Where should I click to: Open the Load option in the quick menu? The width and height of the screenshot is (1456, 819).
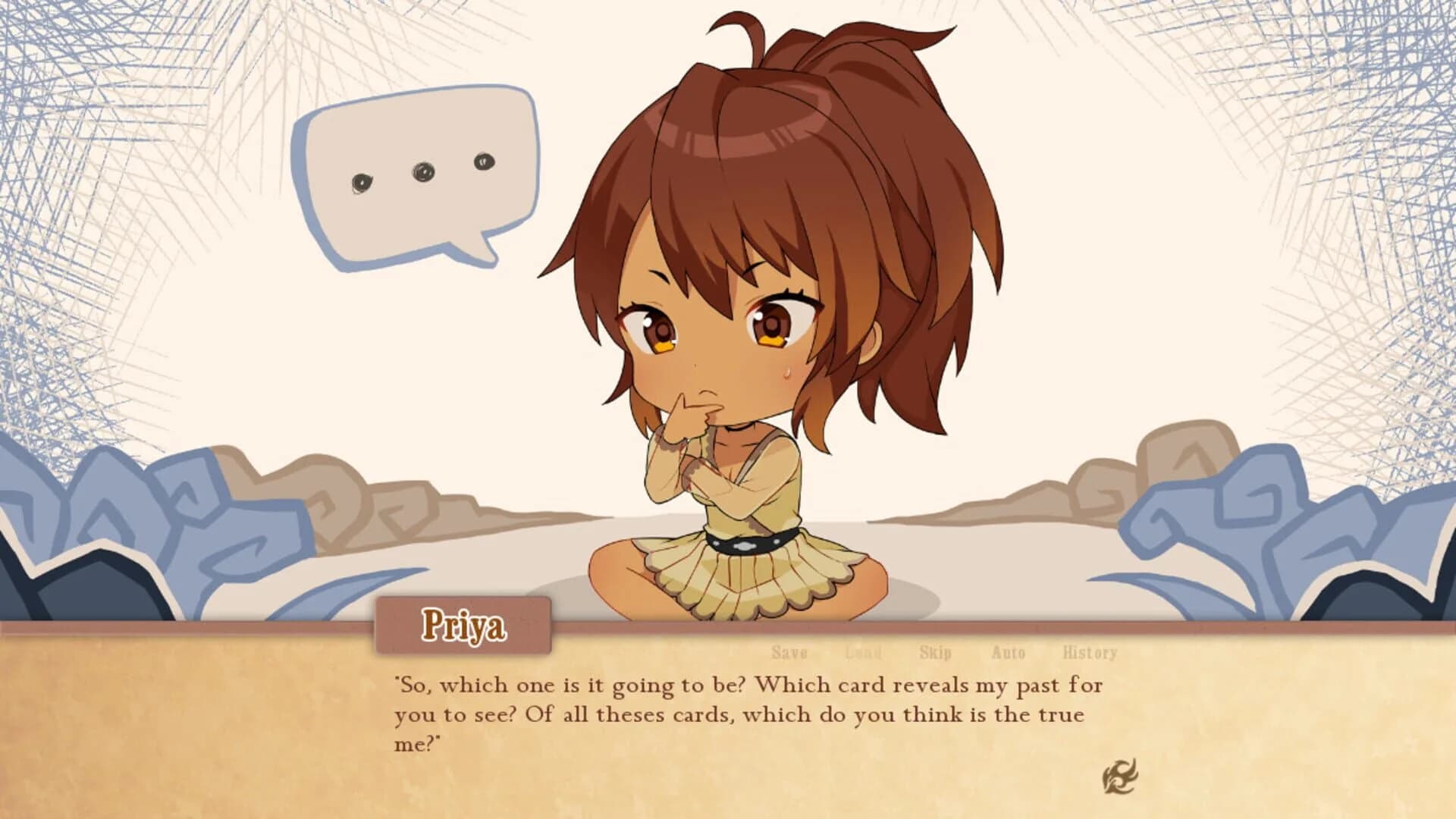tap(862, 652)
